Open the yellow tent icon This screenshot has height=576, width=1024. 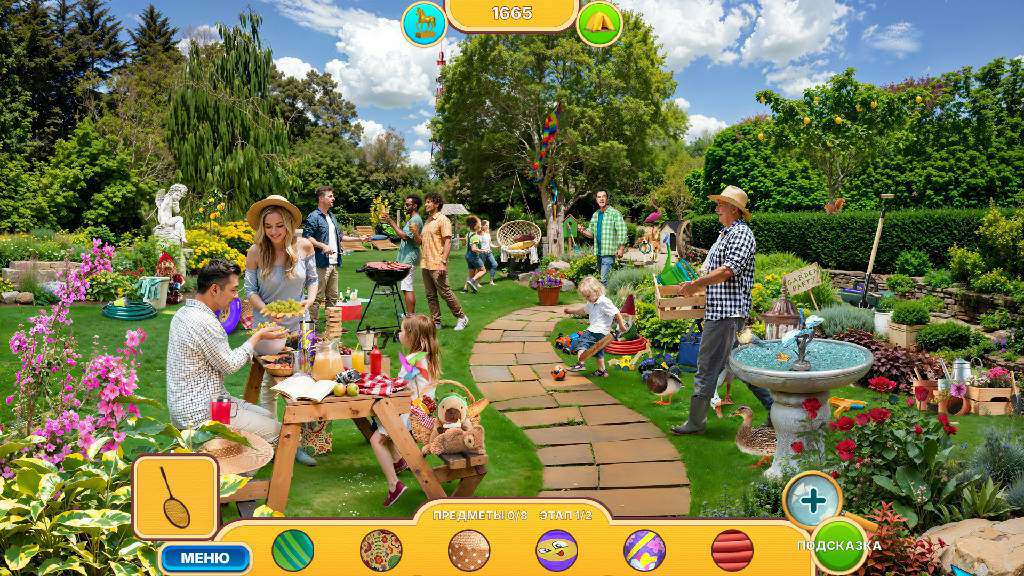click(x=599, y=23)
